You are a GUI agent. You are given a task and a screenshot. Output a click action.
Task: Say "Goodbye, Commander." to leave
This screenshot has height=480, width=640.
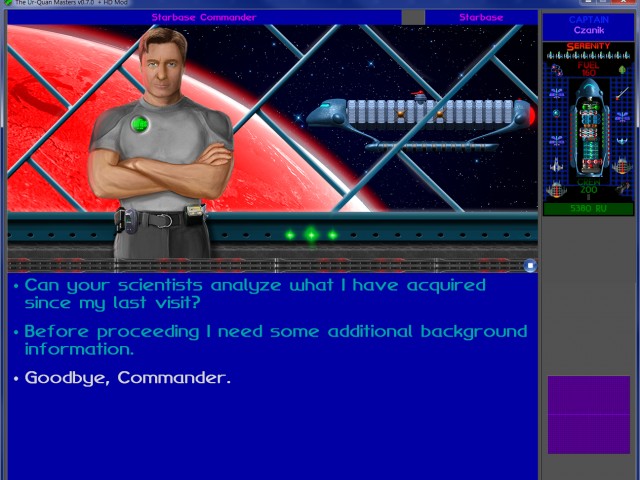(128, 378)
